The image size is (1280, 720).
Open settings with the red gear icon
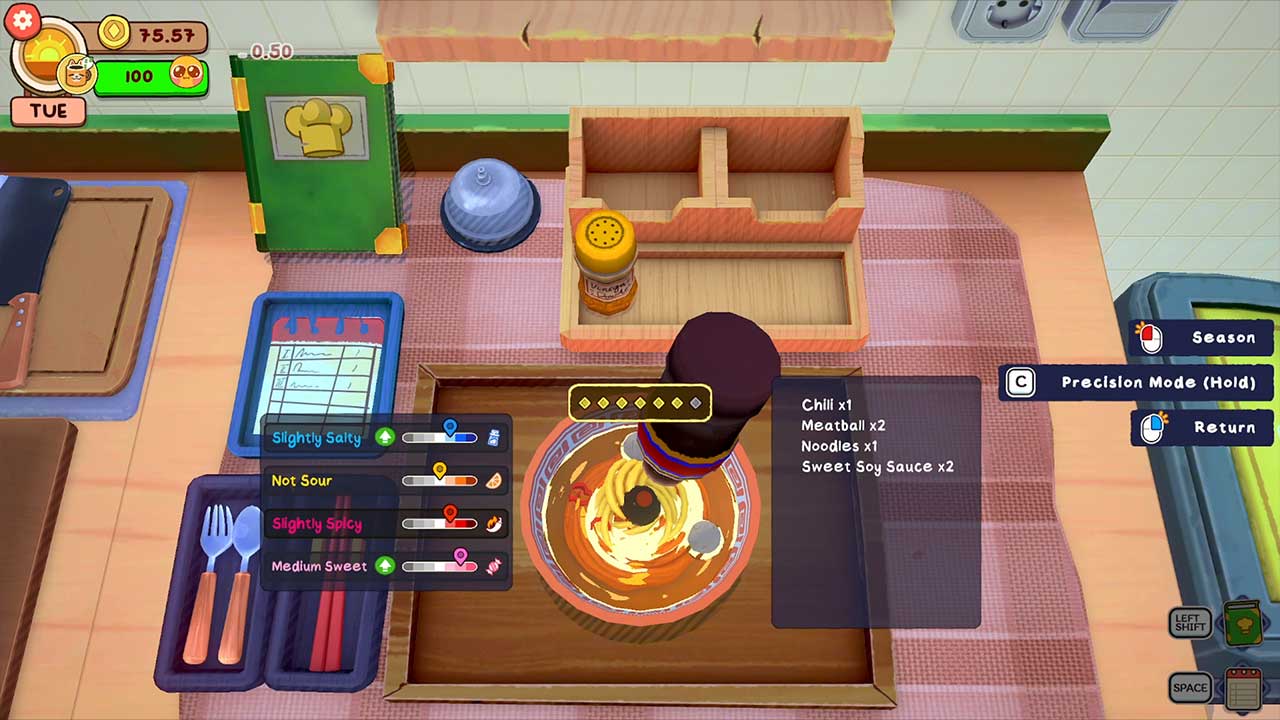coord(22,20)
